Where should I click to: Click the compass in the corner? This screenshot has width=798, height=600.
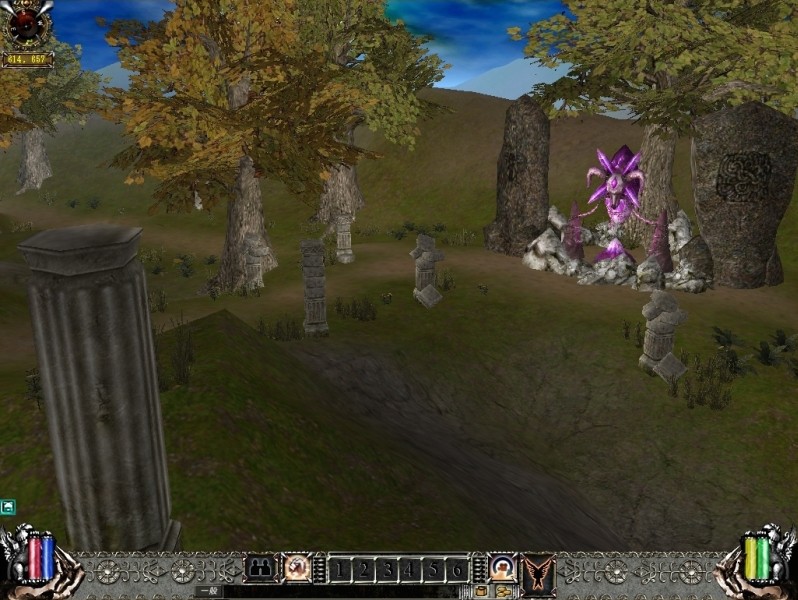pyautogui.click(x=27, y=24)
